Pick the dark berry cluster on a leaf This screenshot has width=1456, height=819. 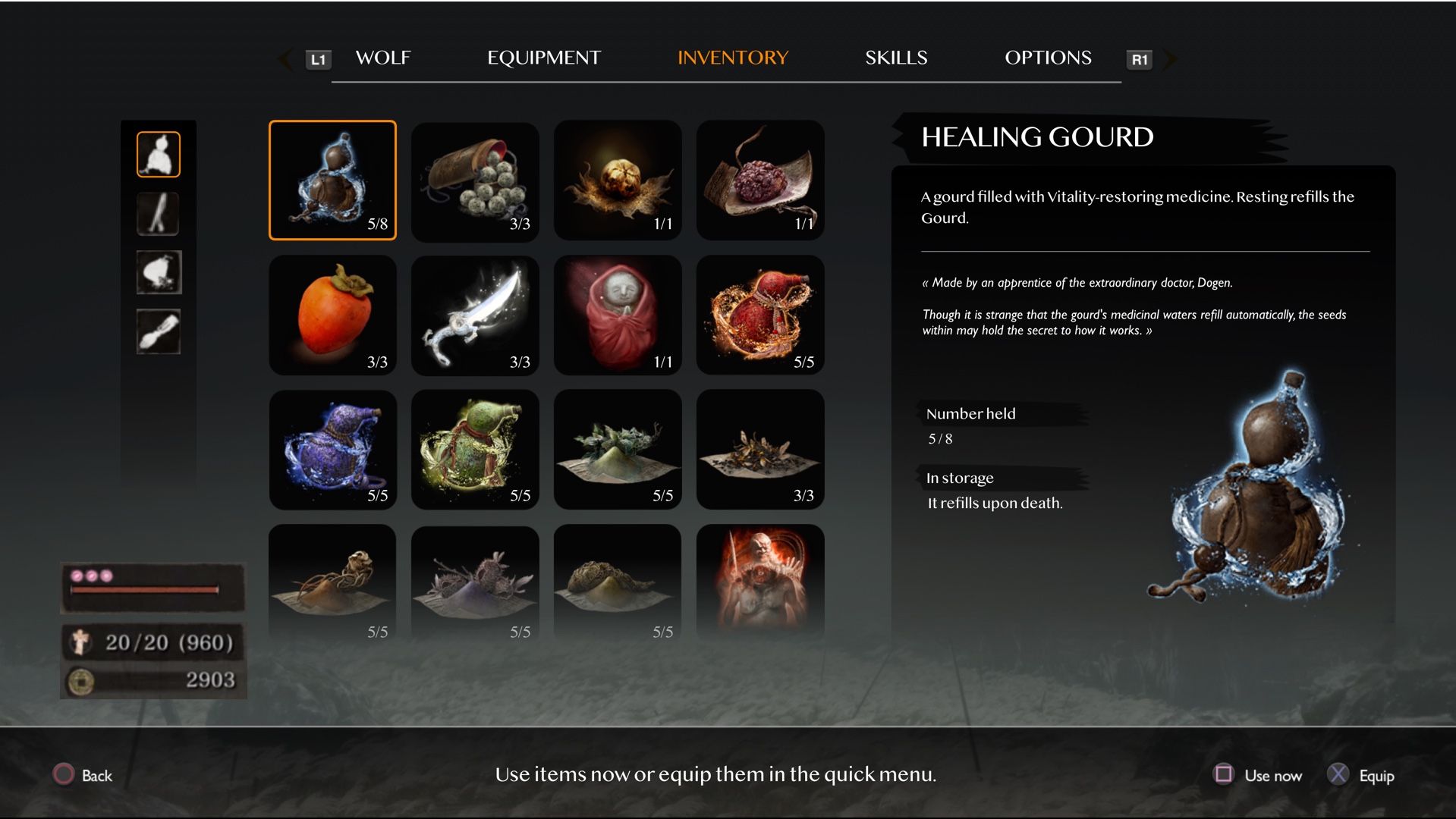760,180
